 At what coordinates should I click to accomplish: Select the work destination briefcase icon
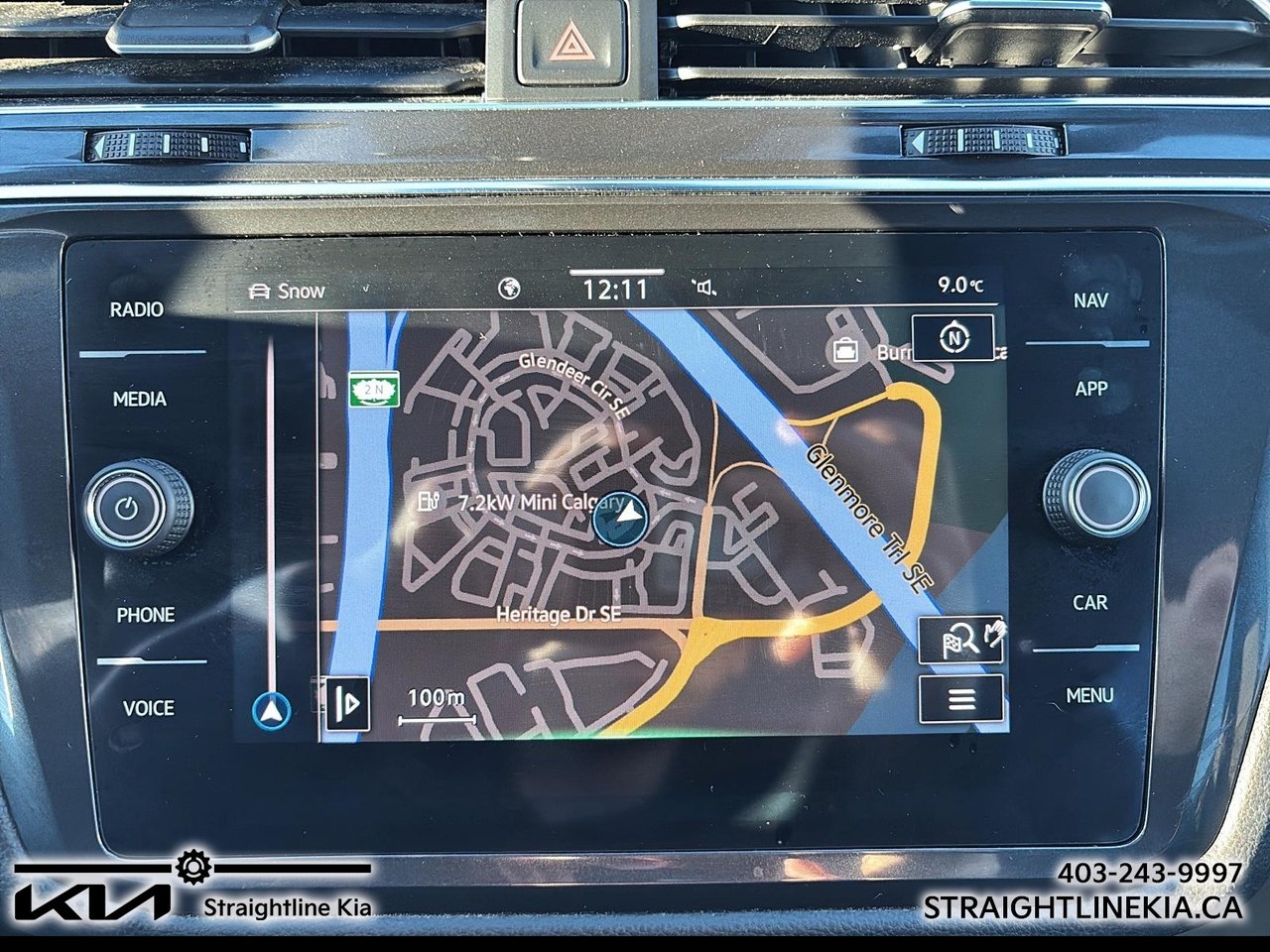pos(846,349)
